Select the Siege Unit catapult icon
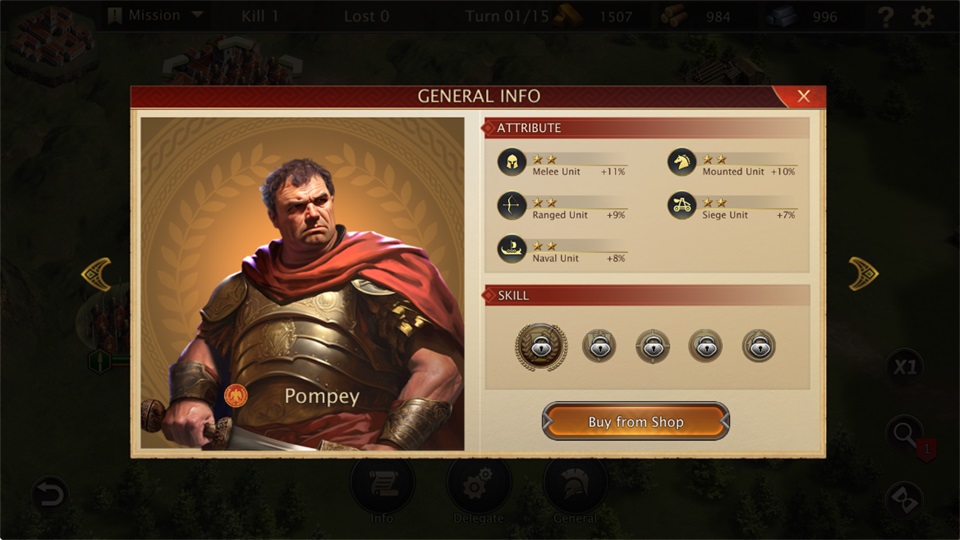The width and height of the screenshot is (960, 540). coord(682,206)
